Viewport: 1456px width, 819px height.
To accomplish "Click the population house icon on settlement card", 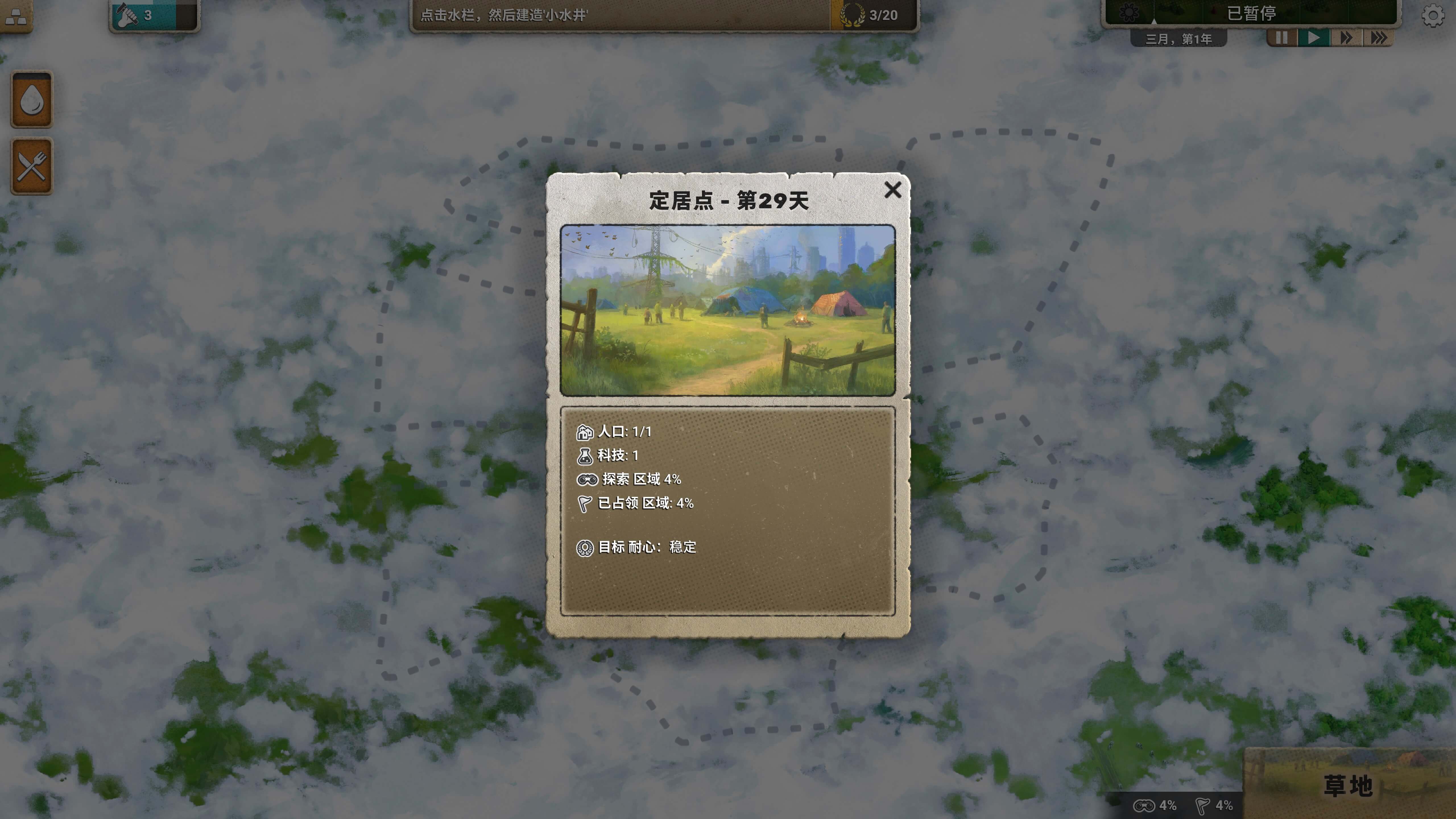I will (x=585, y=432).
